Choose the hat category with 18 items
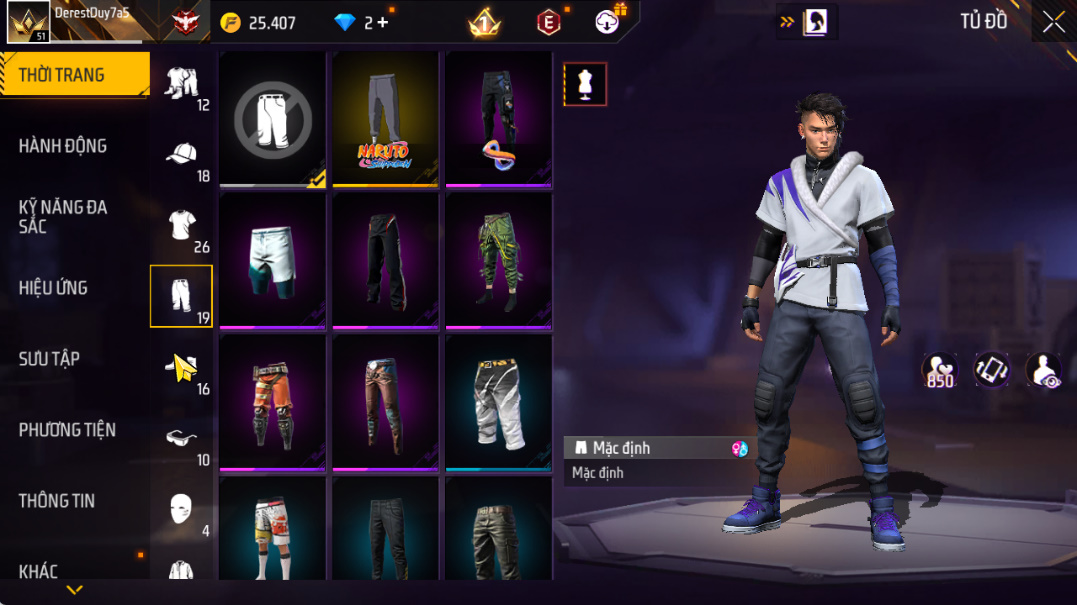 tap(182, 155)
